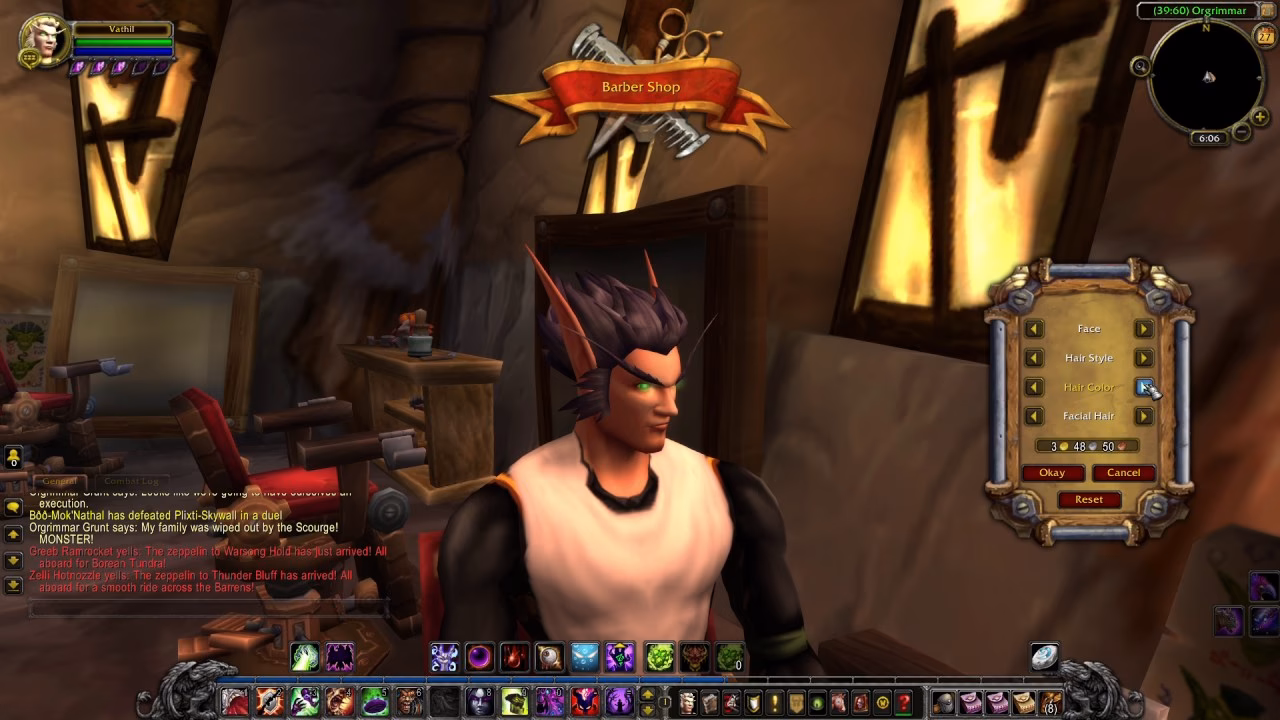
Task: Zoom in using the minimap plus button
Action: [1259, 117]
